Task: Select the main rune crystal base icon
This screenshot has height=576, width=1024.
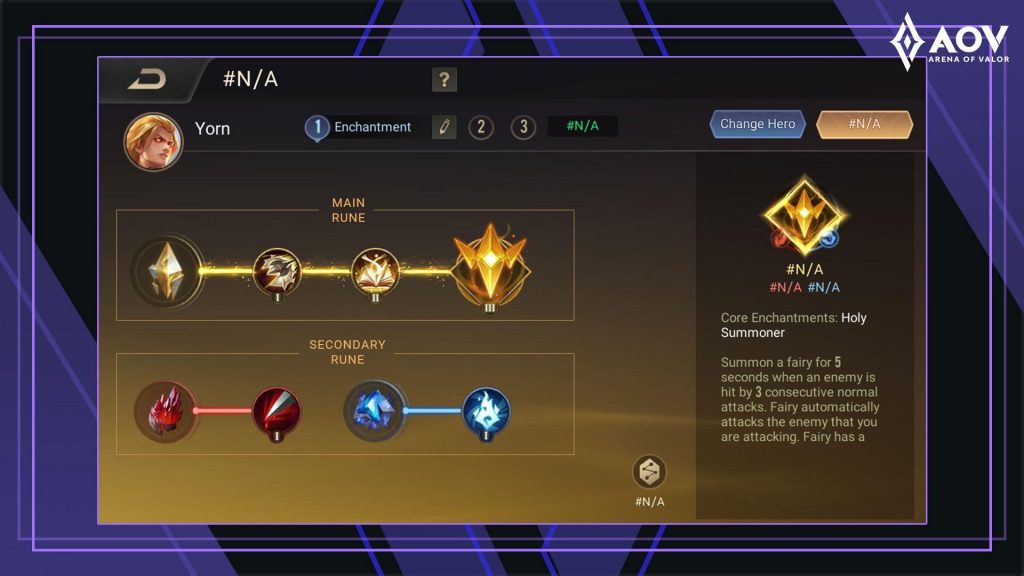Action: pyautogui.click(x=167, y=271)
